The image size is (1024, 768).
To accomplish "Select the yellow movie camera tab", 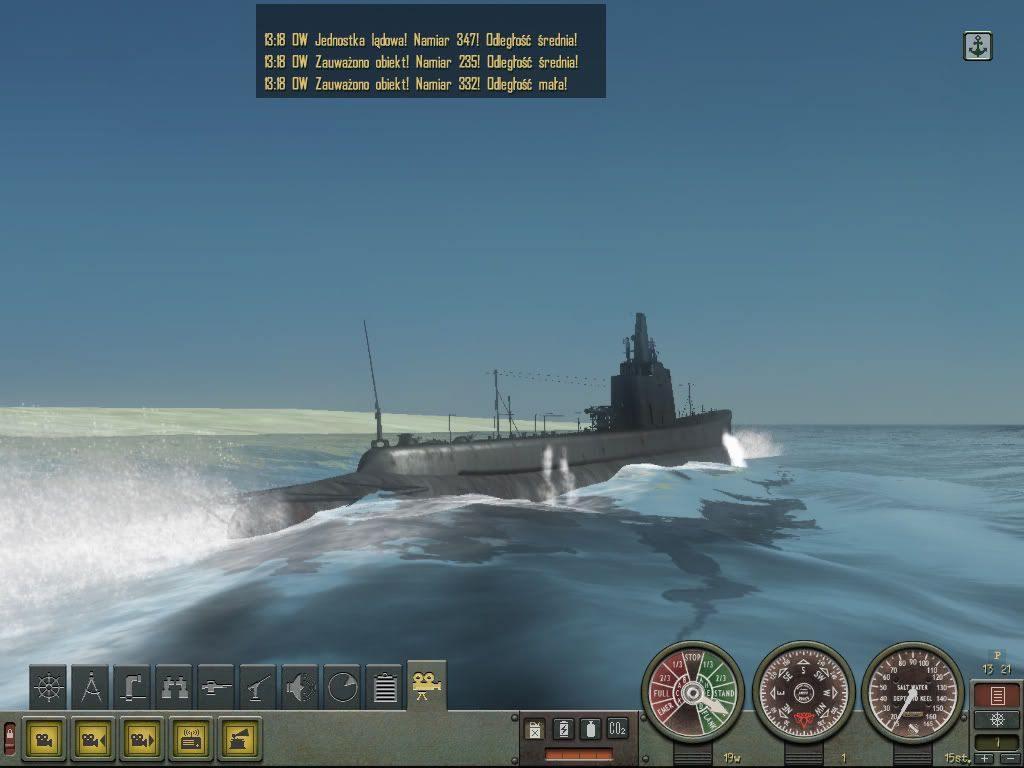I will point(427,685).
